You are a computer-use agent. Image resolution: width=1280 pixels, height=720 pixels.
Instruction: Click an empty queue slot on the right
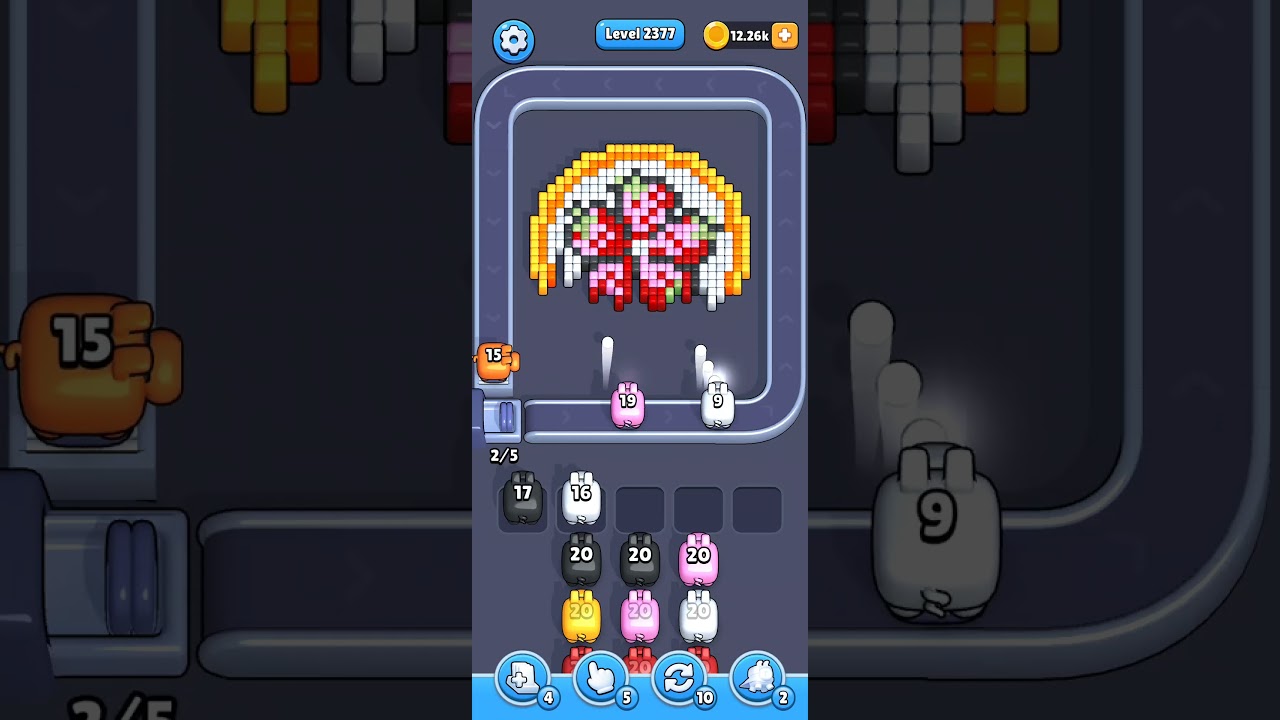click(757, 508)
